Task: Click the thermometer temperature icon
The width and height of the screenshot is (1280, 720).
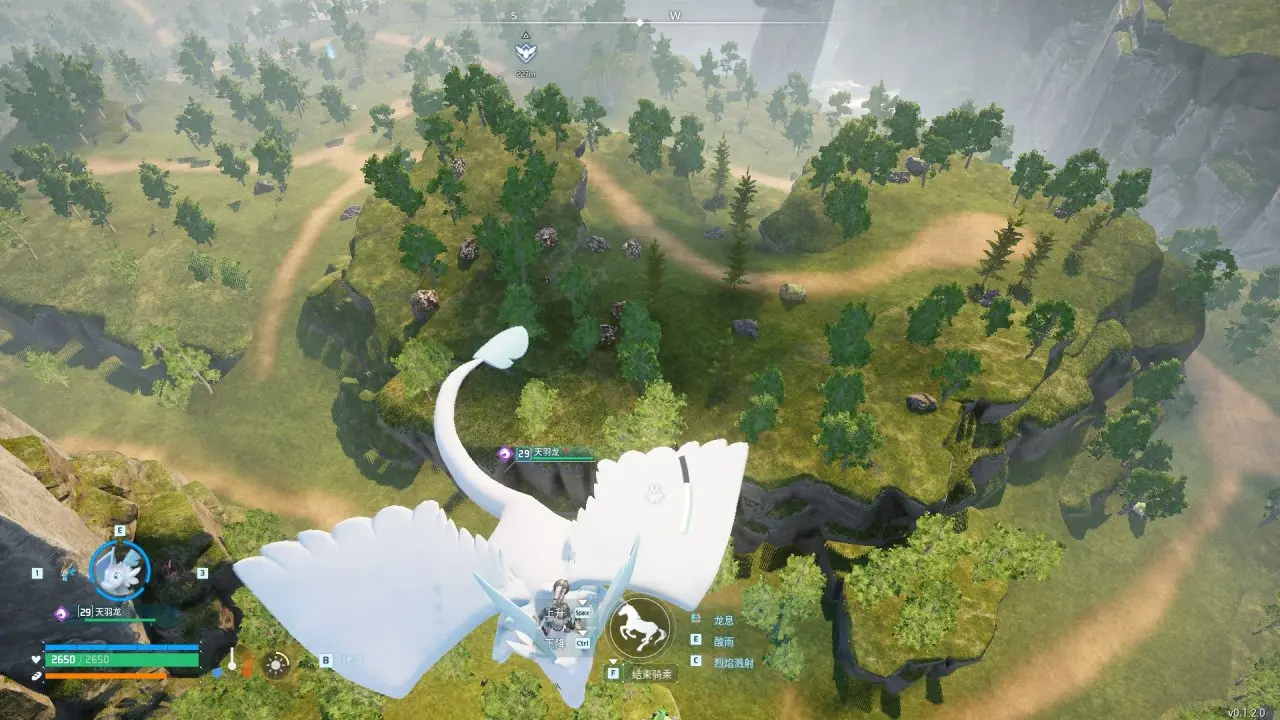Action: coord(232,660)
